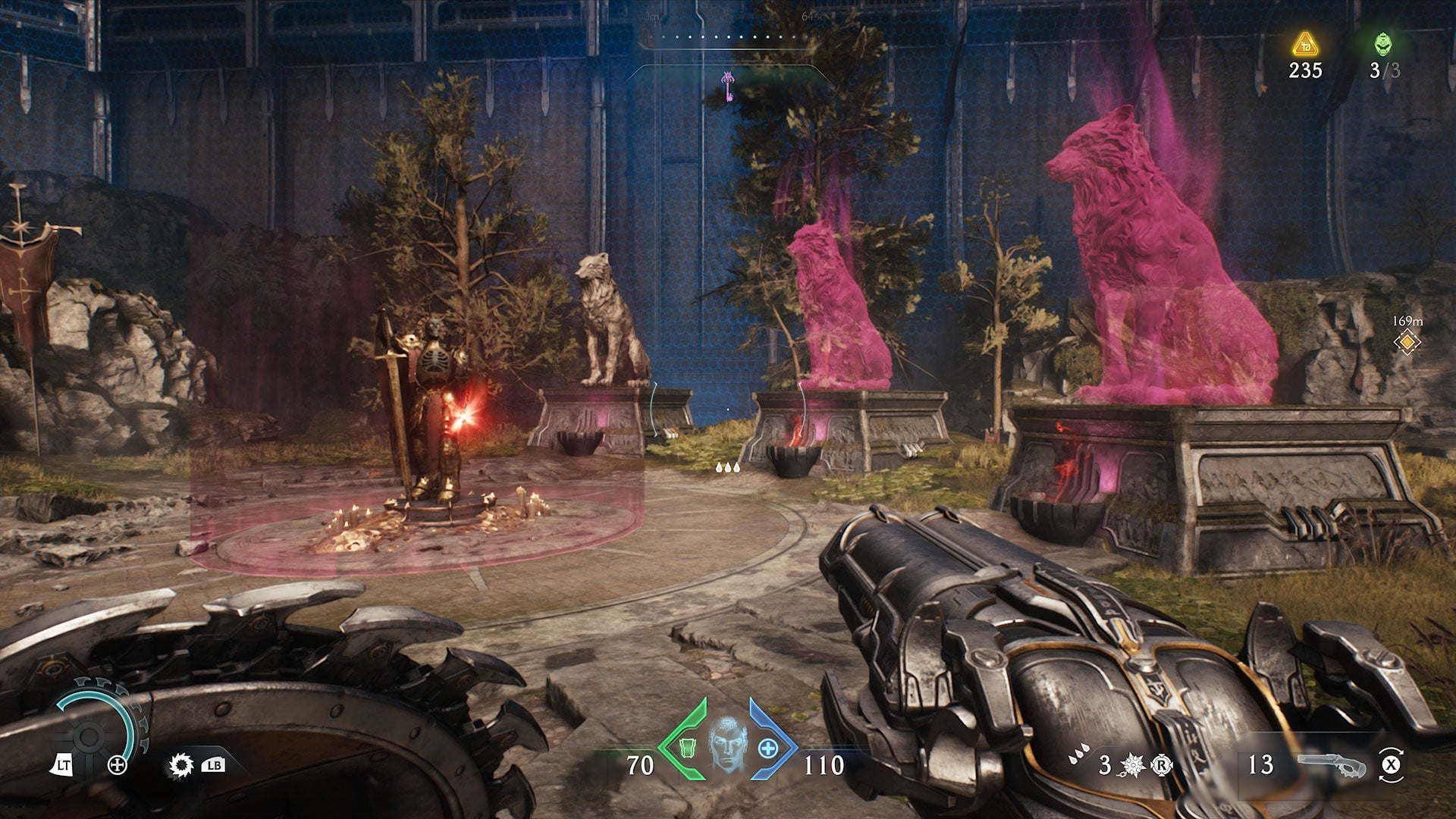Select the green witch-head icon showing 3/3
This screenshot has width=1456, height=819.
click(x=1382, y=43)
